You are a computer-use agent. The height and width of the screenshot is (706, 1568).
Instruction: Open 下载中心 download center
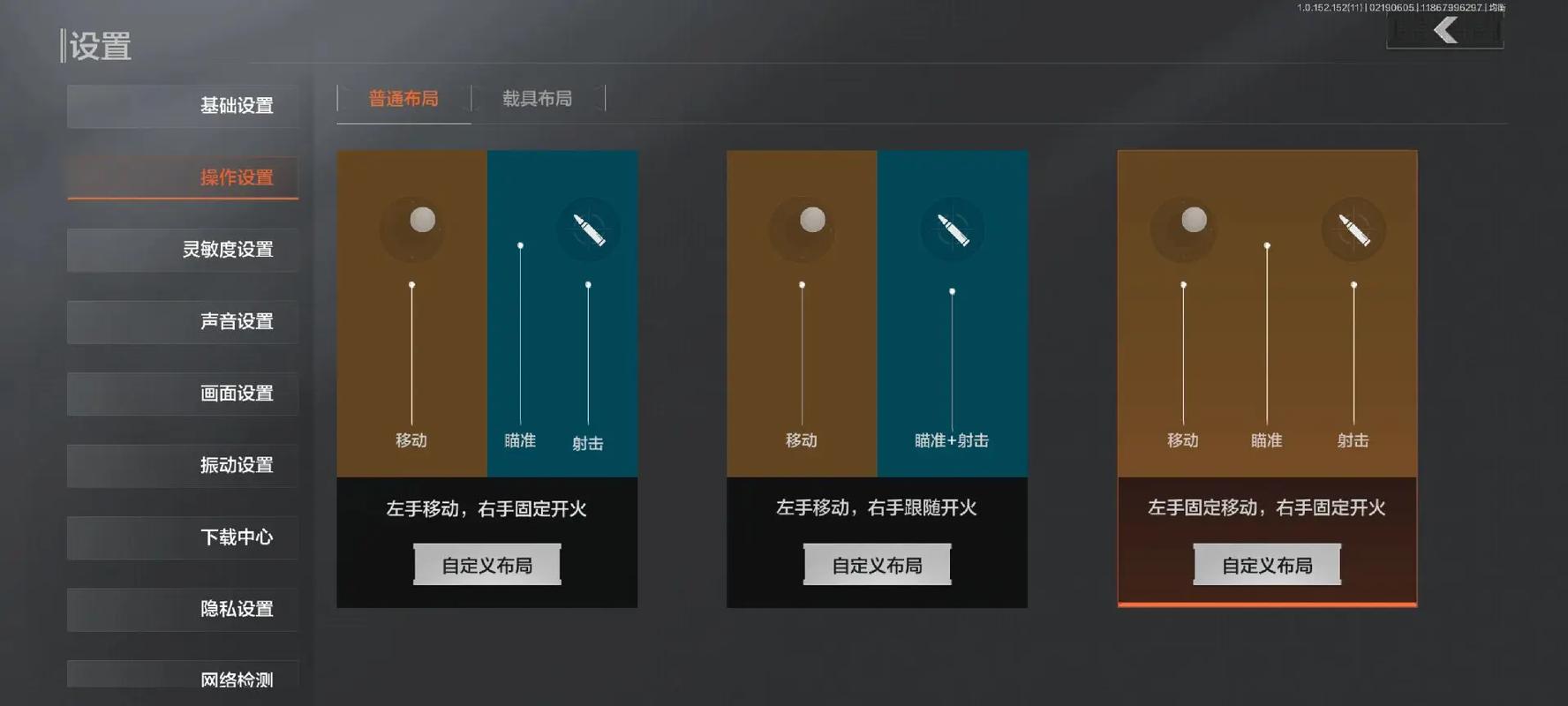183,537
